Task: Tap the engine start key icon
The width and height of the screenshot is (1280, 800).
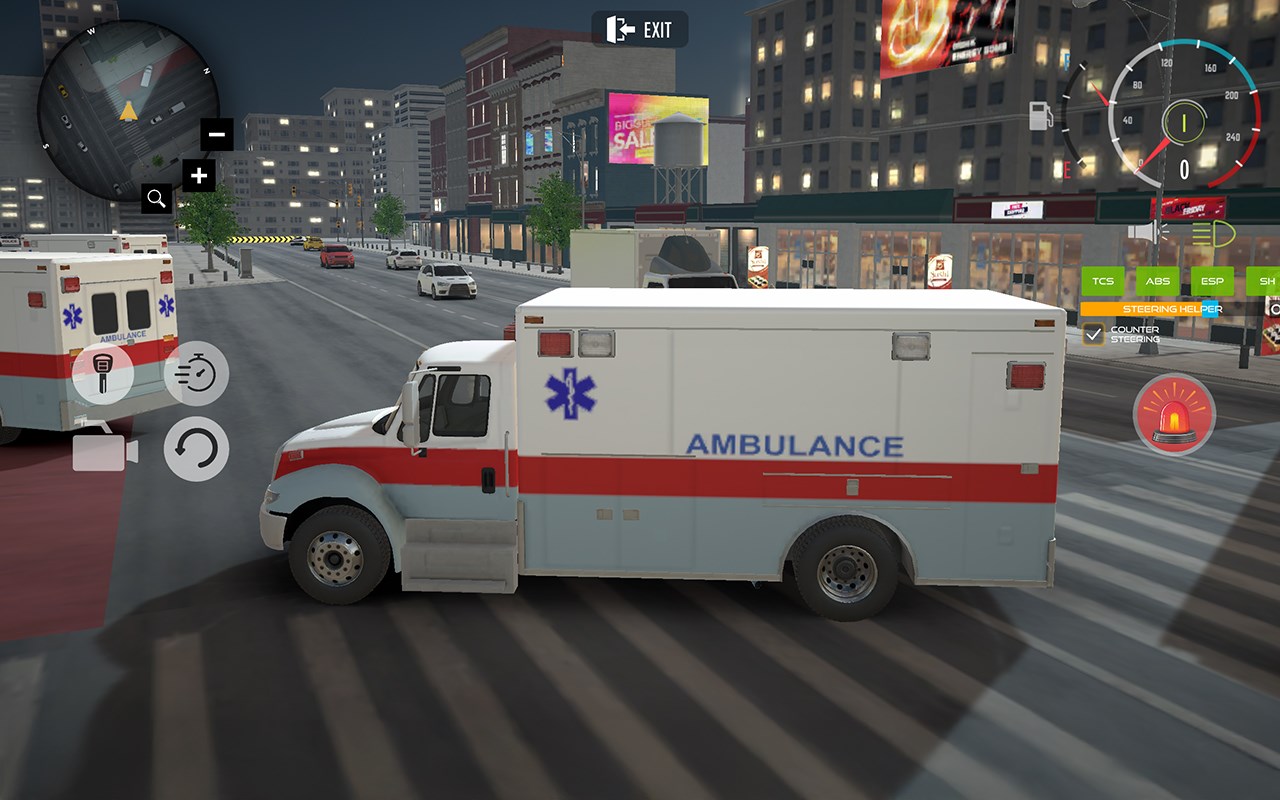Action: (x=100, y=376)
